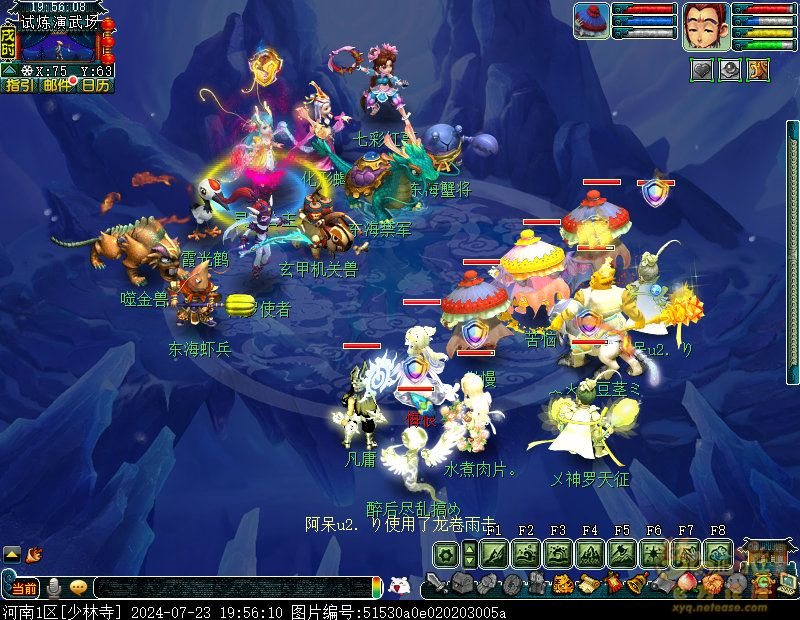This screenshot has width=800, height=620.
Task: Click the sword icon in the bottom toolbar
Action: click(x=435, y=584)
